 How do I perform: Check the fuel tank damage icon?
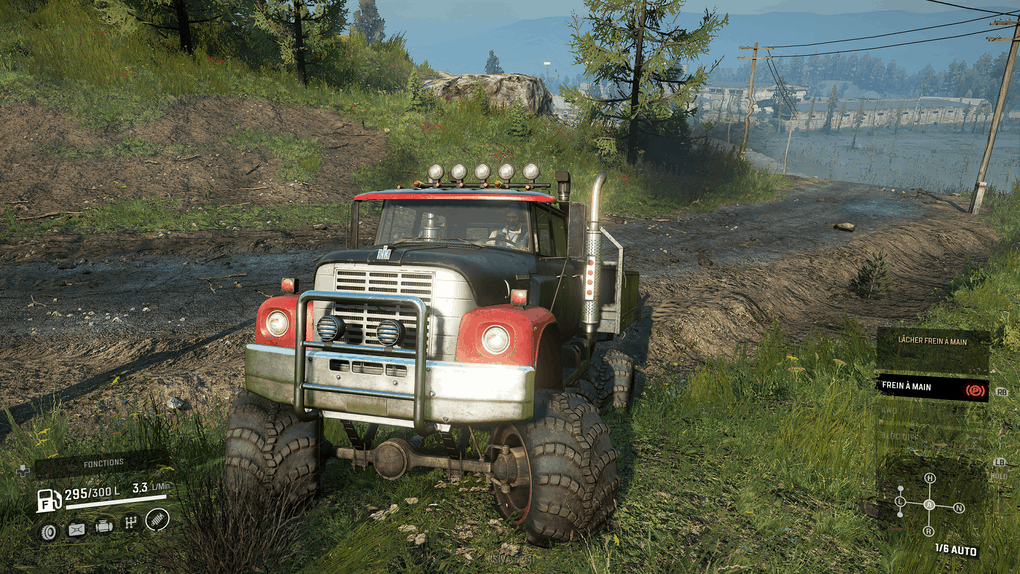(x=76, y=530)
